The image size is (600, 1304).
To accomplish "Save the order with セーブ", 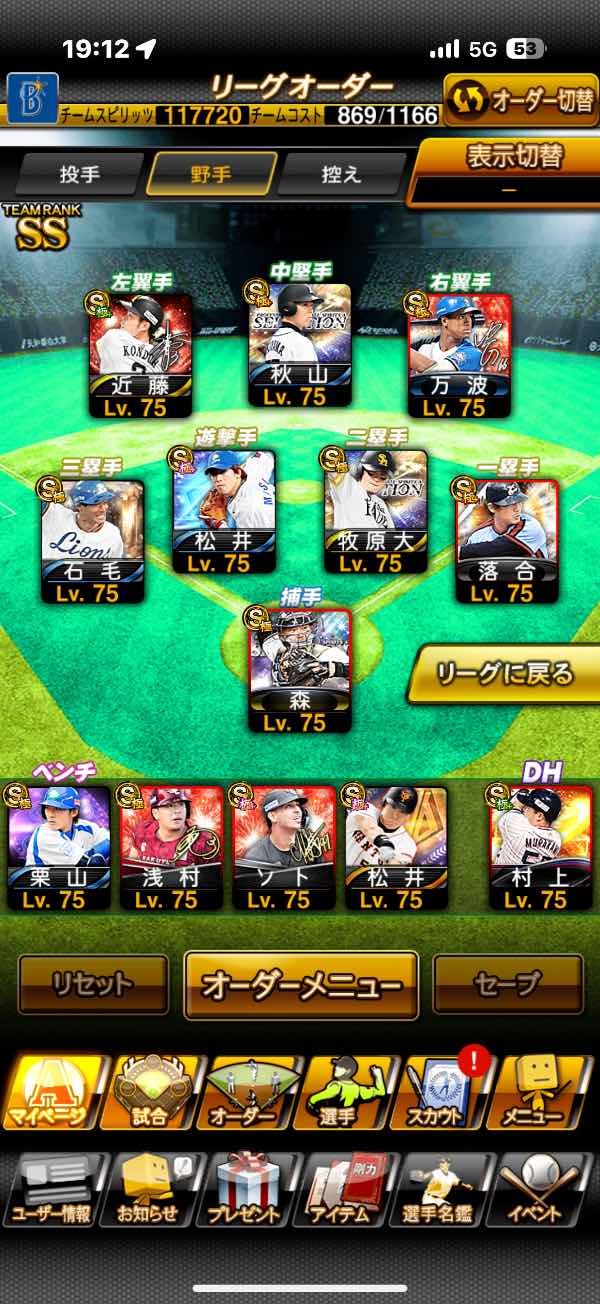I will point(507,985).
